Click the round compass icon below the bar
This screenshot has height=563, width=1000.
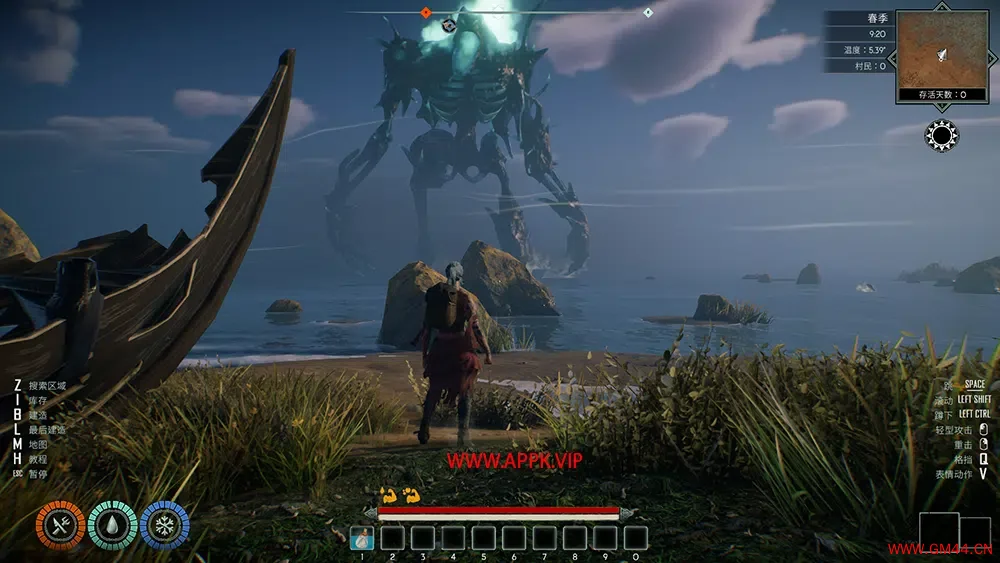[x=448, y=25]
